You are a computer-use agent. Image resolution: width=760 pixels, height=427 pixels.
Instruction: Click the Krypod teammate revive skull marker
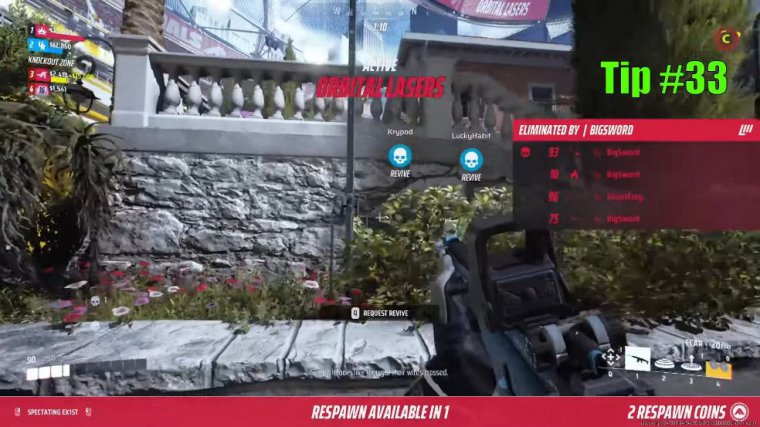(400, 156)
